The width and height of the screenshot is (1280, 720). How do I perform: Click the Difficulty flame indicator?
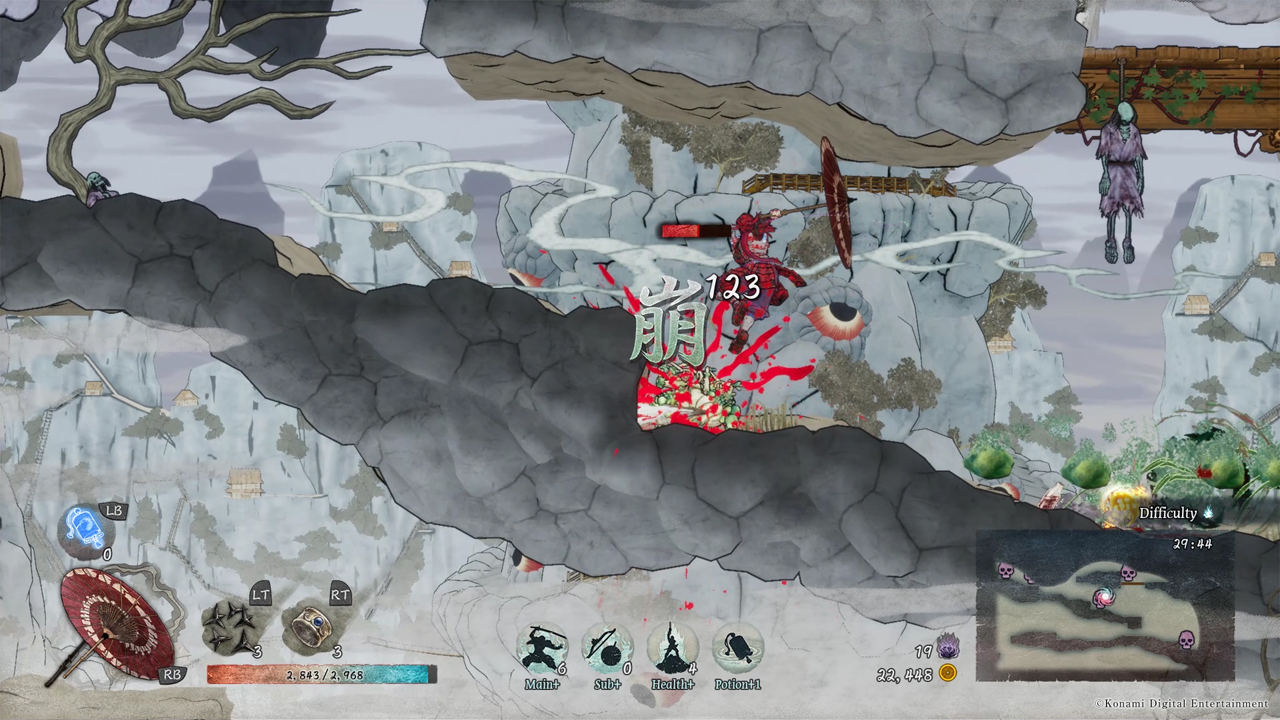1207,513
